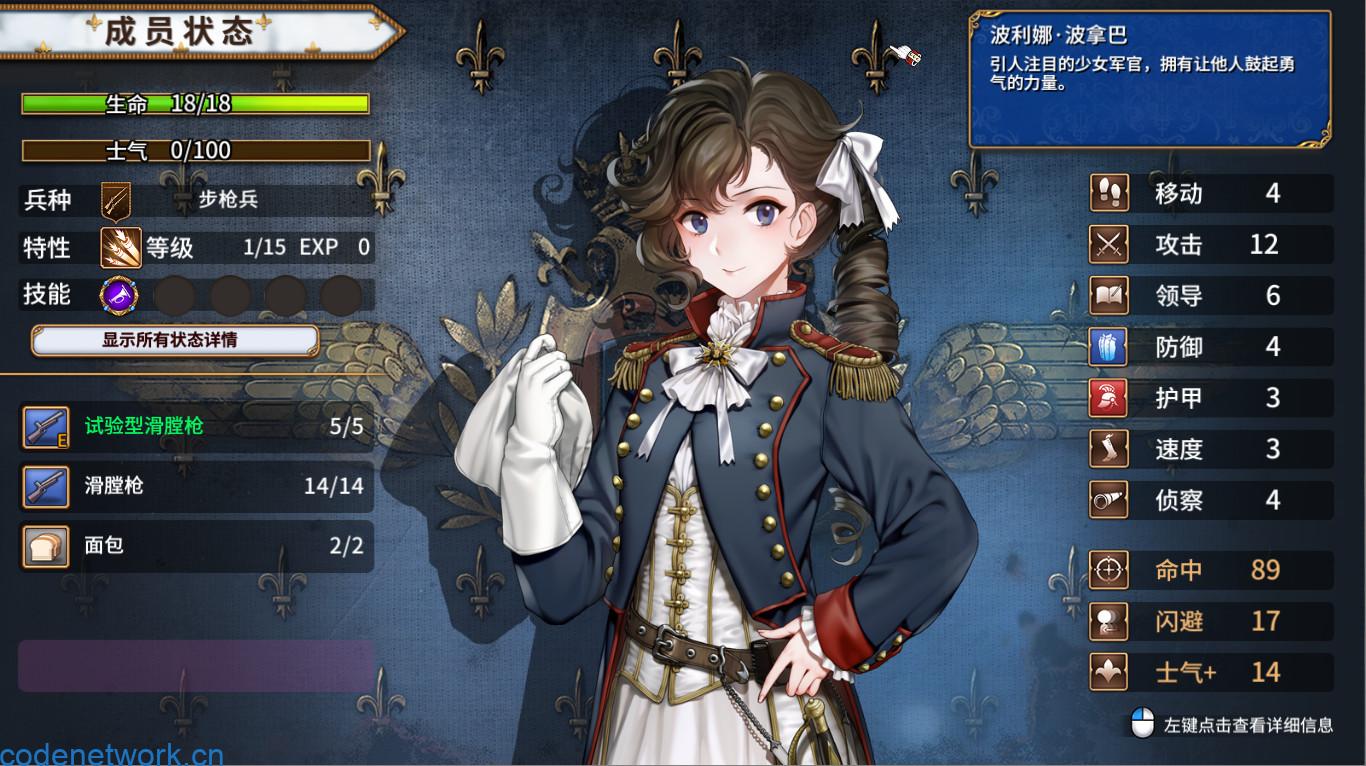Show details for the 攻击 stat
The width and height of the screenshot is (1366, 766).
pos(1210,244)
